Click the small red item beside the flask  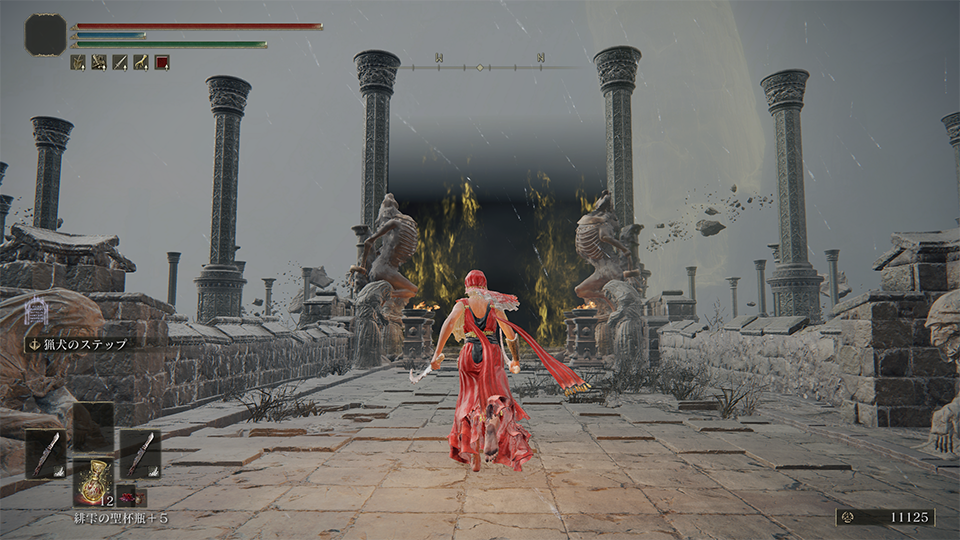129,495
